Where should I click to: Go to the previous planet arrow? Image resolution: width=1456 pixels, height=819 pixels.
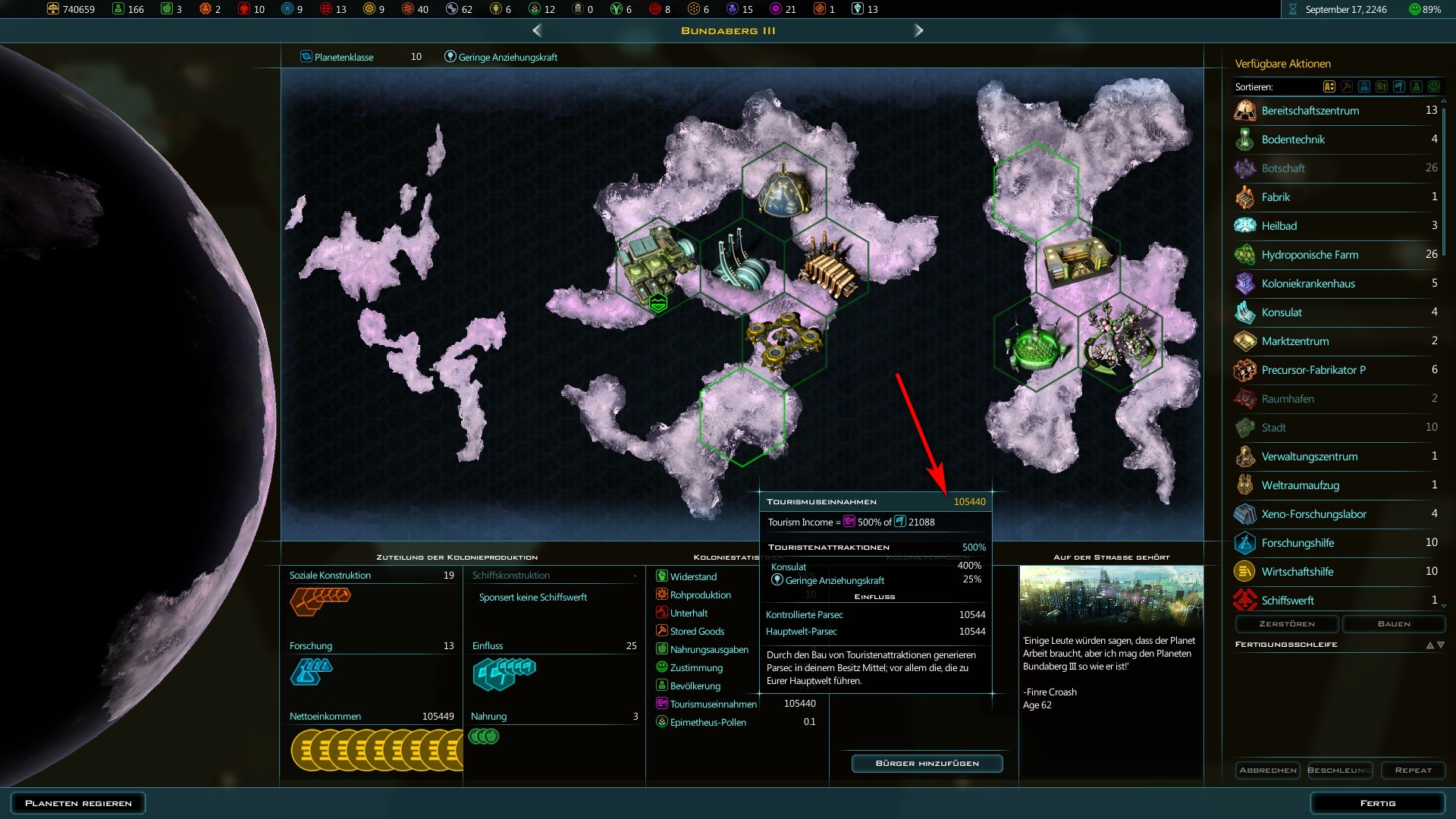pos(537,30)
